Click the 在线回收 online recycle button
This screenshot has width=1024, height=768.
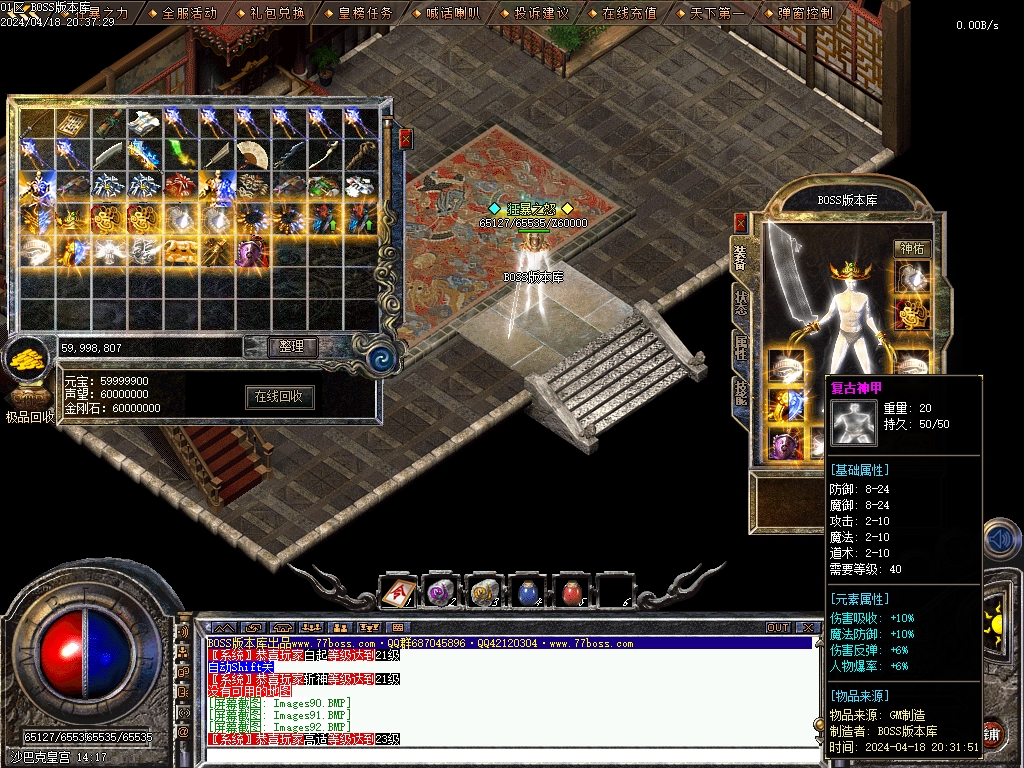click(x=280, y=397)
